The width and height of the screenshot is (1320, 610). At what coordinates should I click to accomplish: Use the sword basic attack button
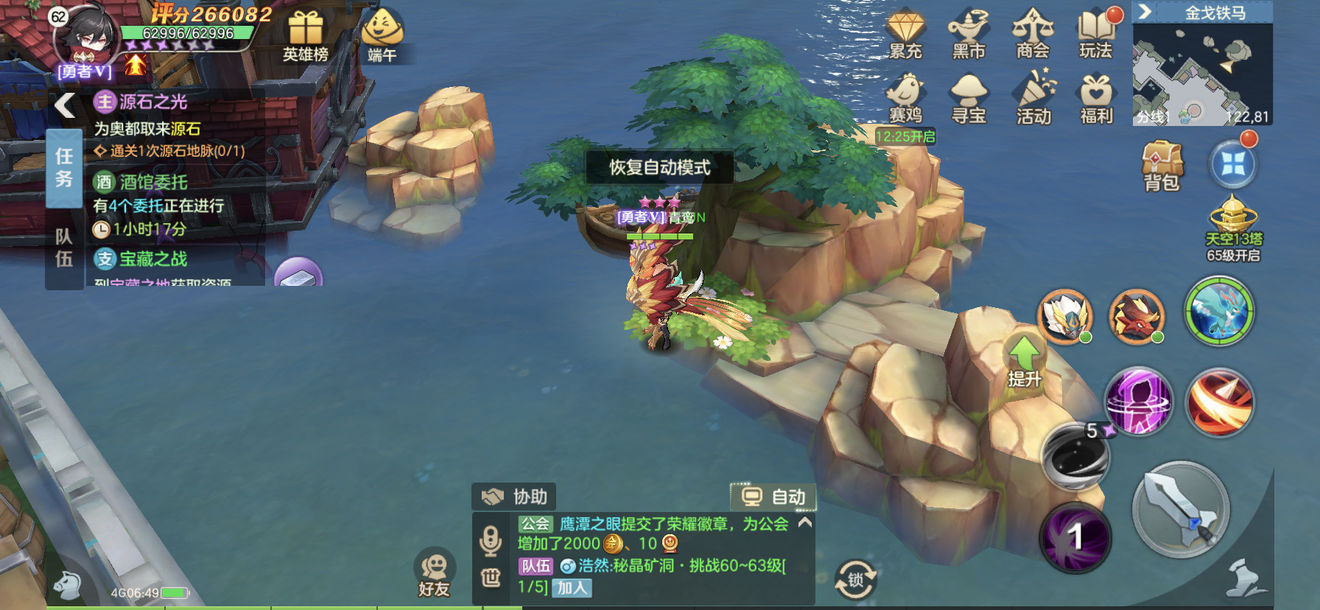(x=1180, y=510)
